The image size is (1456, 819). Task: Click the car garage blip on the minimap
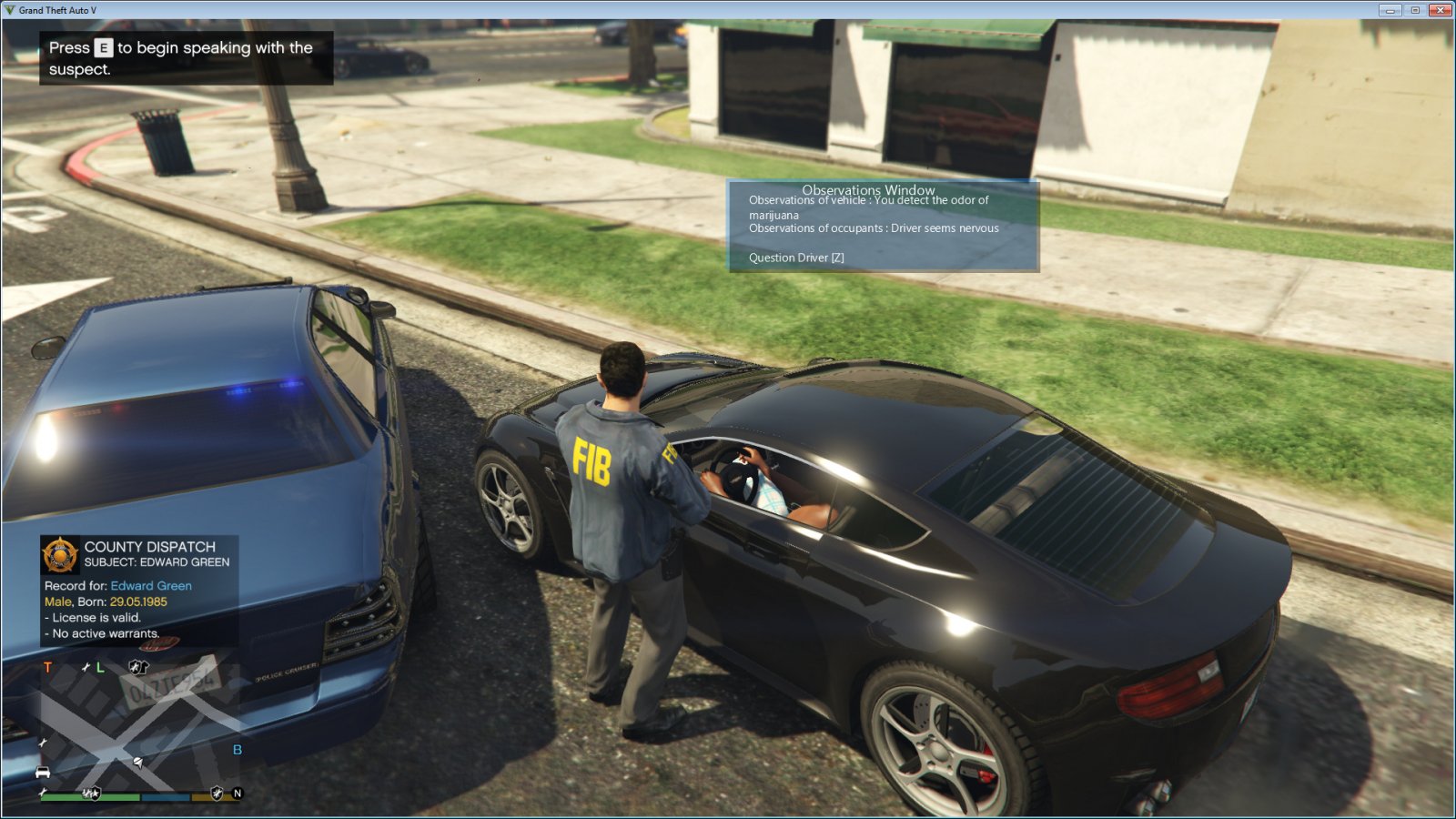[43, 772]
